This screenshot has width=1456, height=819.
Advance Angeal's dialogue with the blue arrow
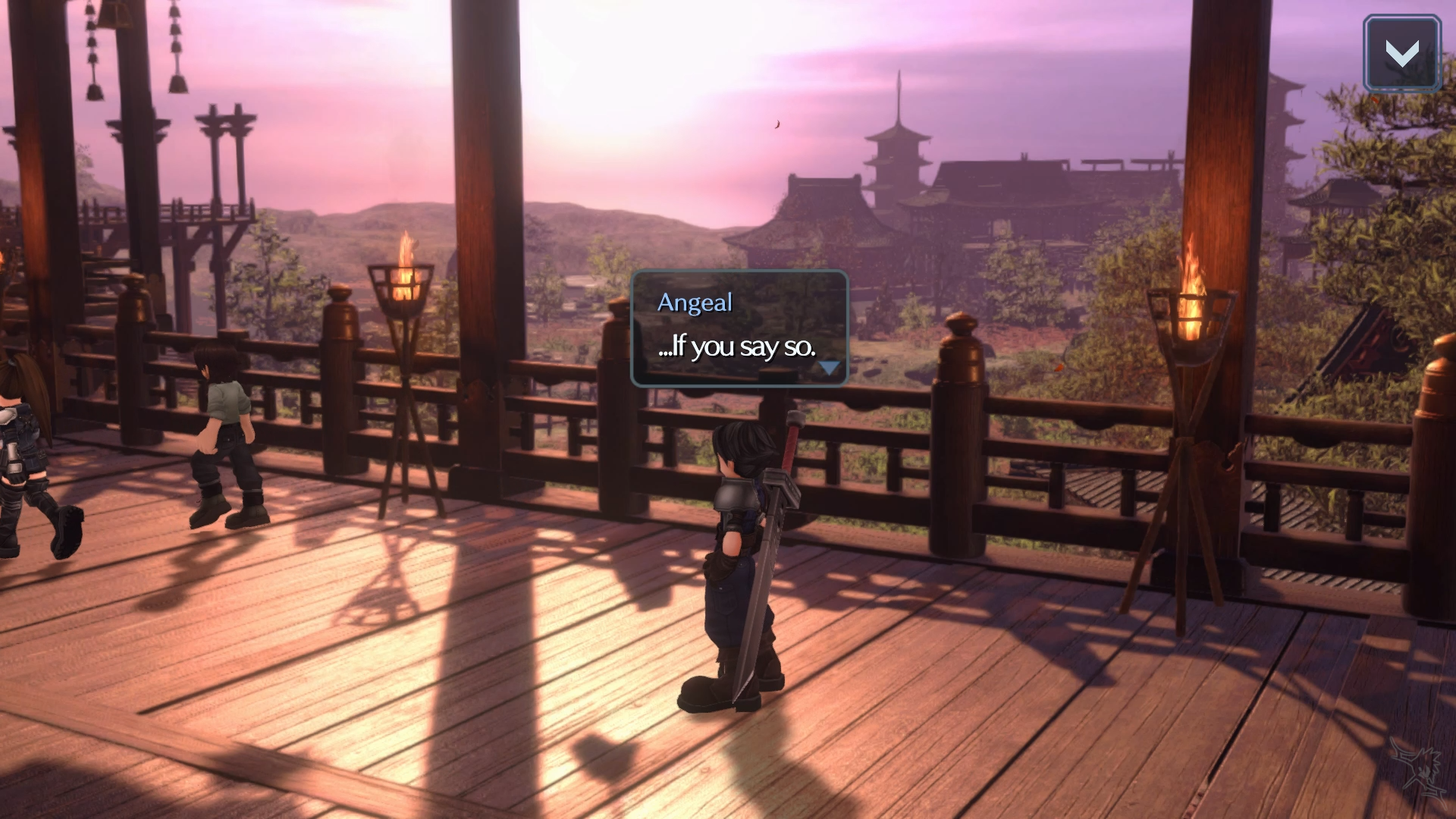coord(829,368)
